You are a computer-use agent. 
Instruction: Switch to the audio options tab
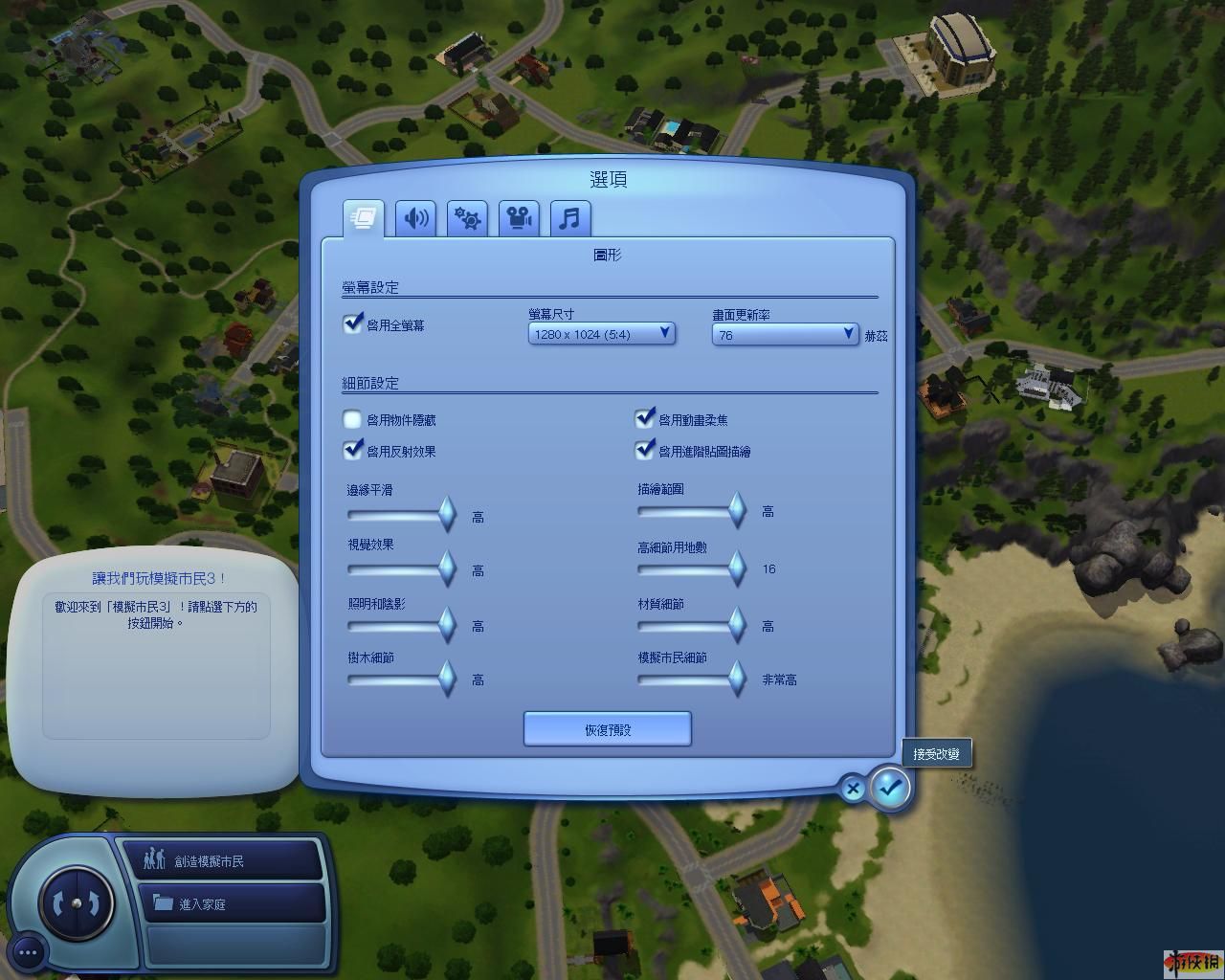415,218
